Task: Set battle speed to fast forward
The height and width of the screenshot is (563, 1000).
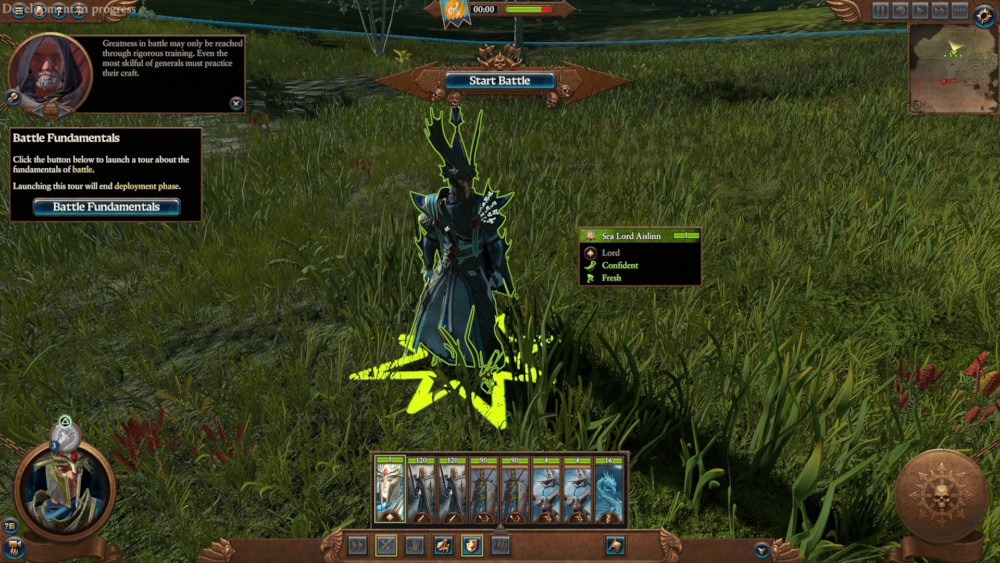Action: [940, 11]
